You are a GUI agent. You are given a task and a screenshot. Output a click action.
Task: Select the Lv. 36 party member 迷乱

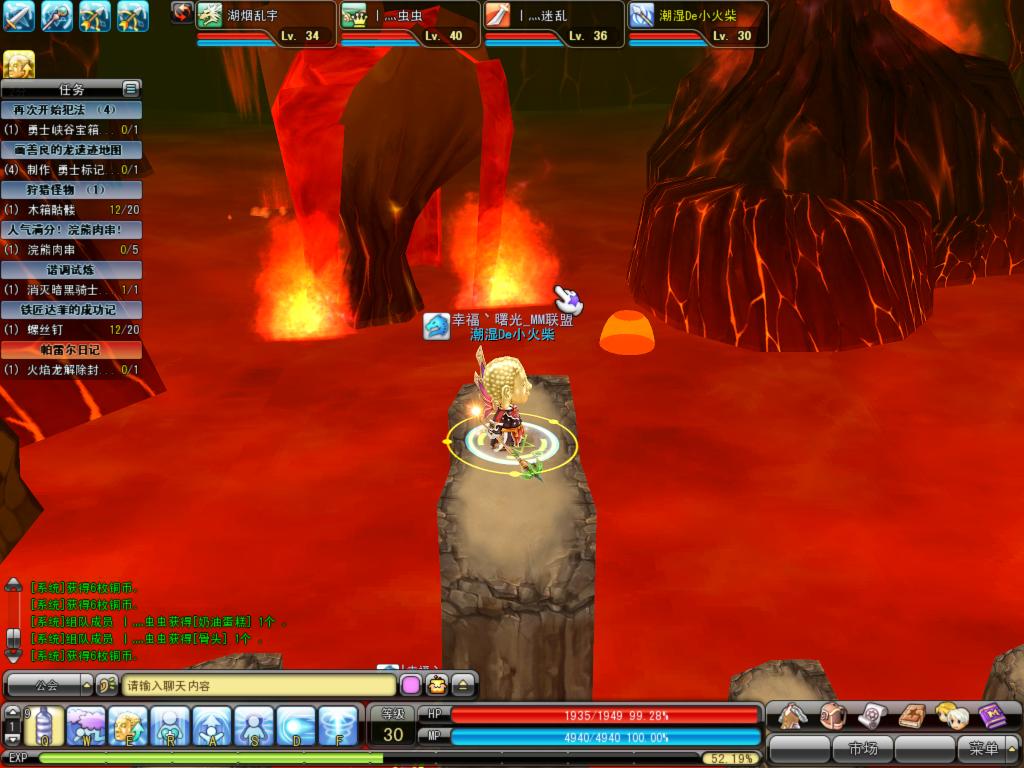(553, 24)
